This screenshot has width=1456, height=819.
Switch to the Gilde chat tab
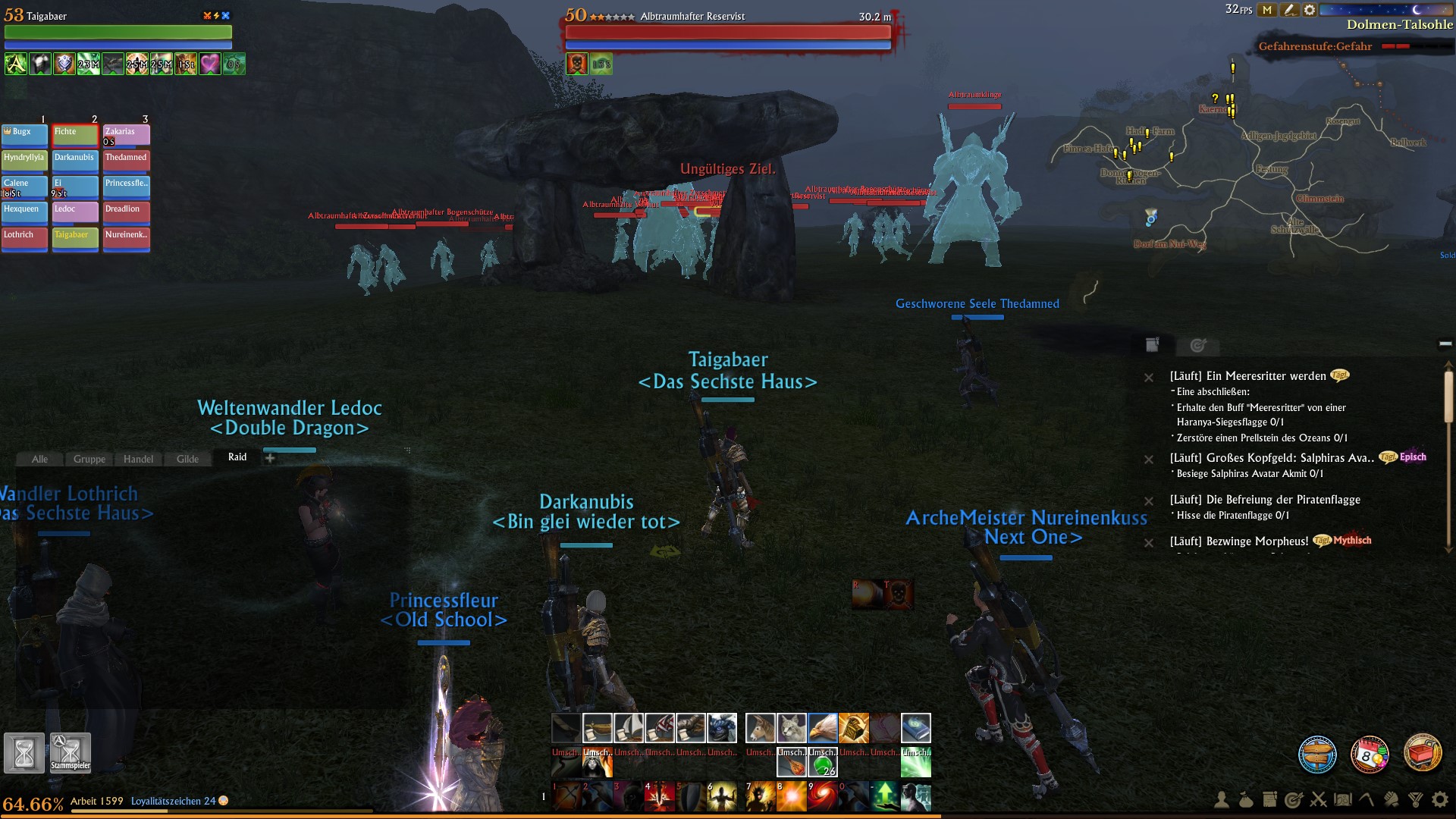pos(188,459)
